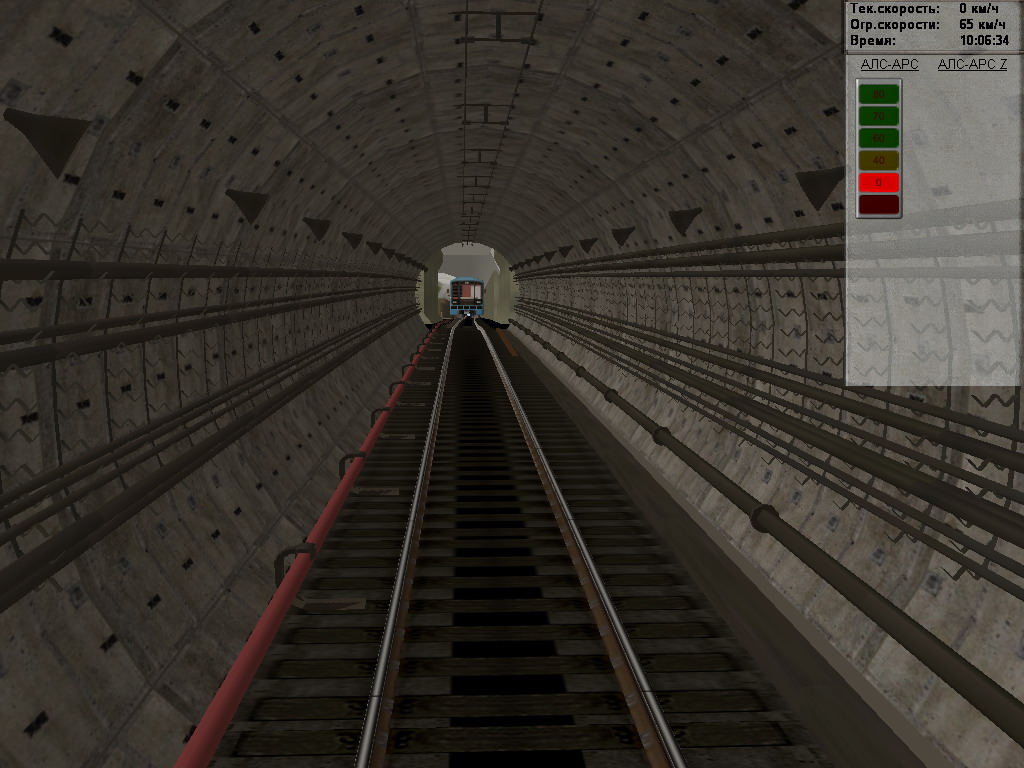Click the green 60 speed signal lamp
The width and height of the screenshot is (1024, 768).
point(878,138)
